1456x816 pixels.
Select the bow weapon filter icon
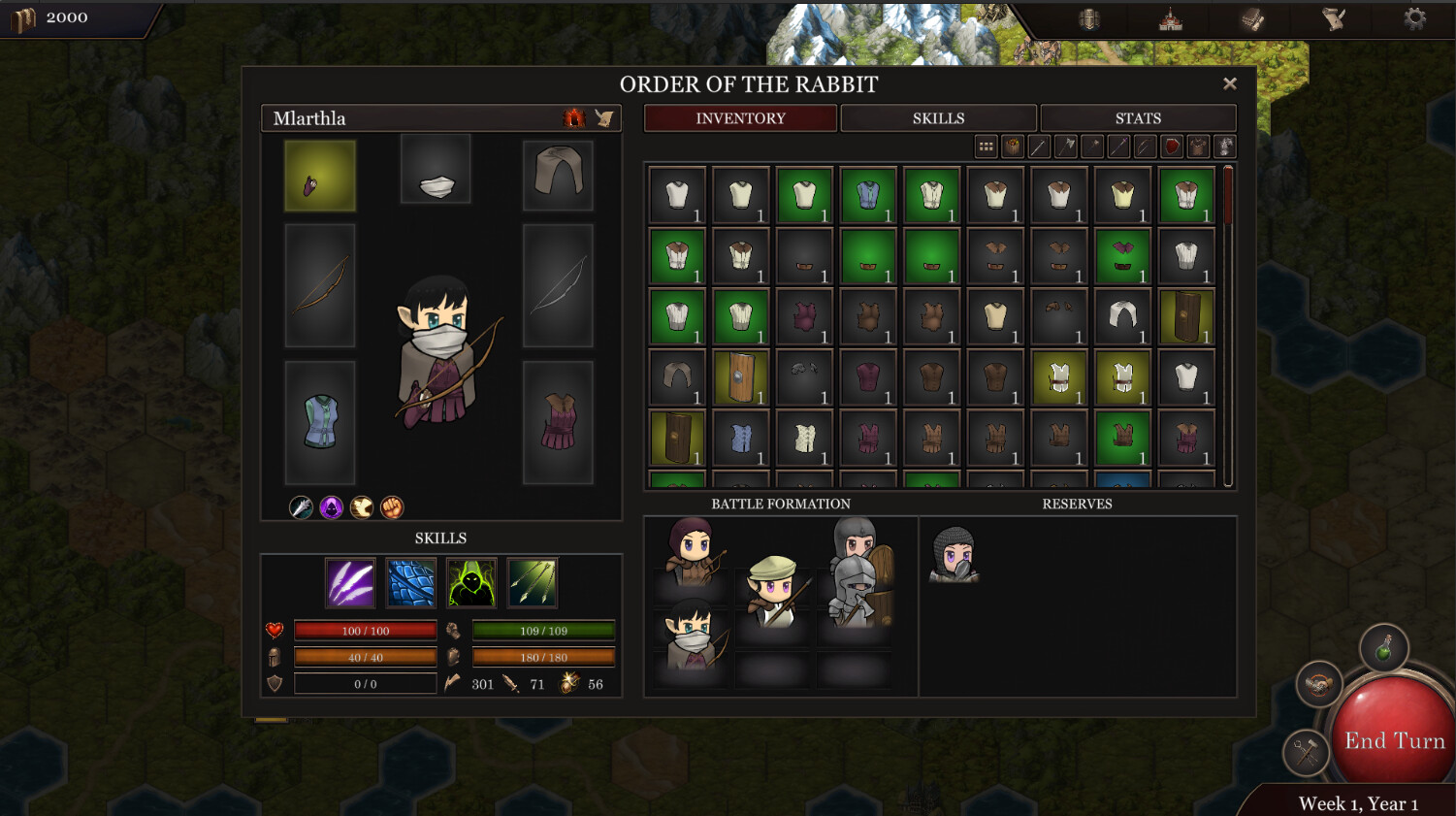pos(1146,147)
